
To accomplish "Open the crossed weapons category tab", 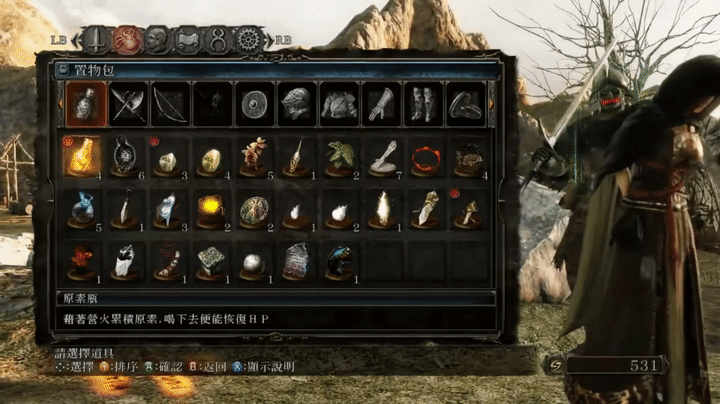I will pyautogui.click(x=129, y=104).
